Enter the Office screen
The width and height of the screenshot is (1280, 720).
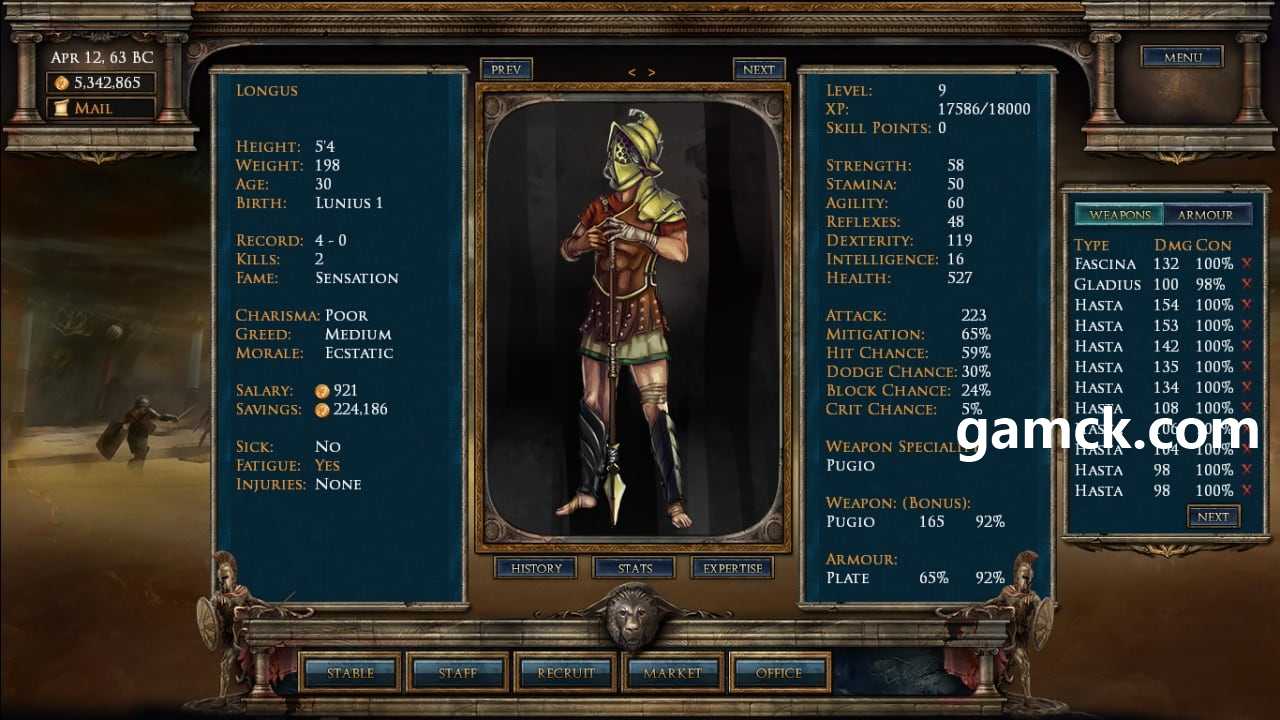[779, 673]
